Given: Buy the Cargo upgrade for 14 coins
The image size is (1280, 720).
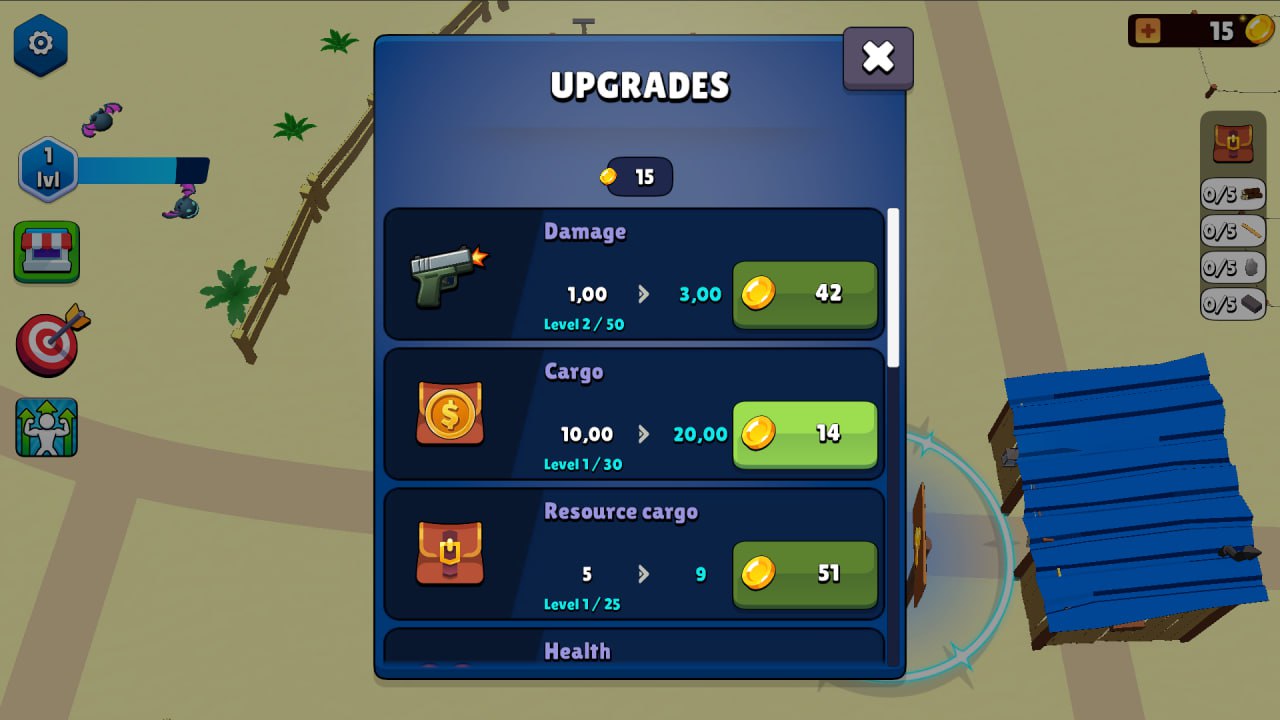Looking at the screenshot, I should pyautogui.click(x=804, y=434).
